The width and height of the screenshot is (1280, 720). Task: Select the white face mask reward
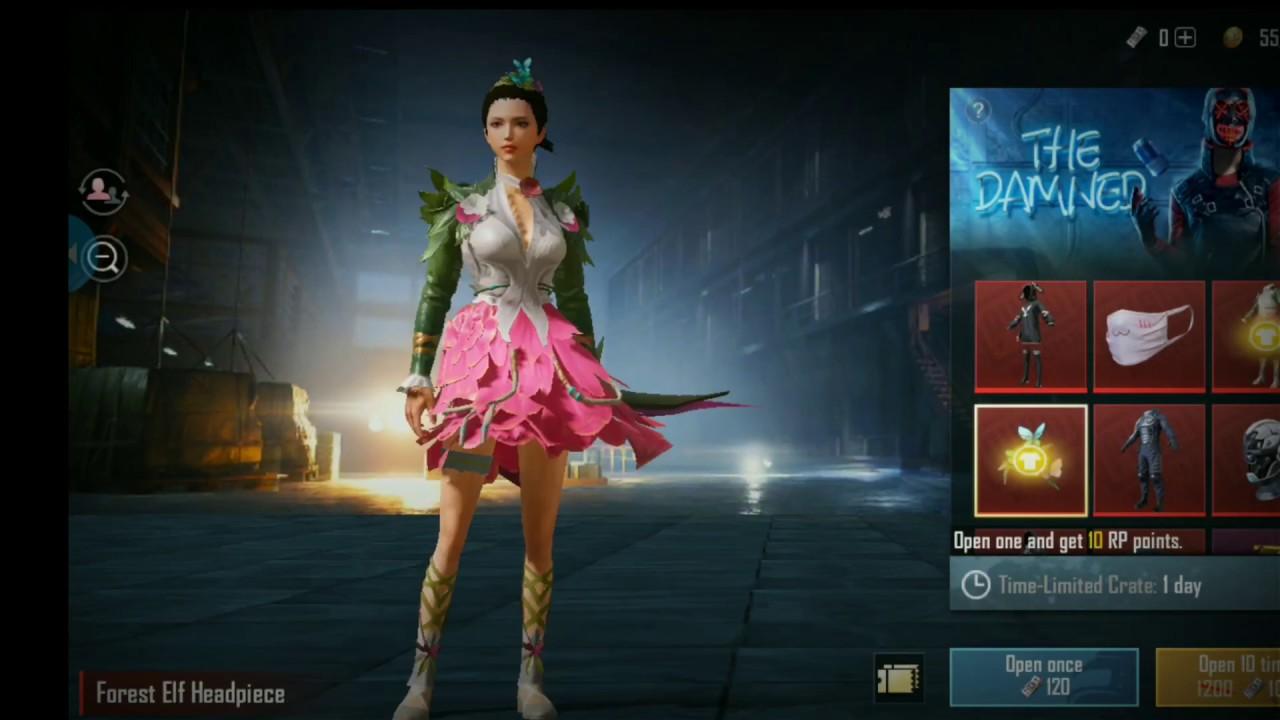[x=1148, y=335]
